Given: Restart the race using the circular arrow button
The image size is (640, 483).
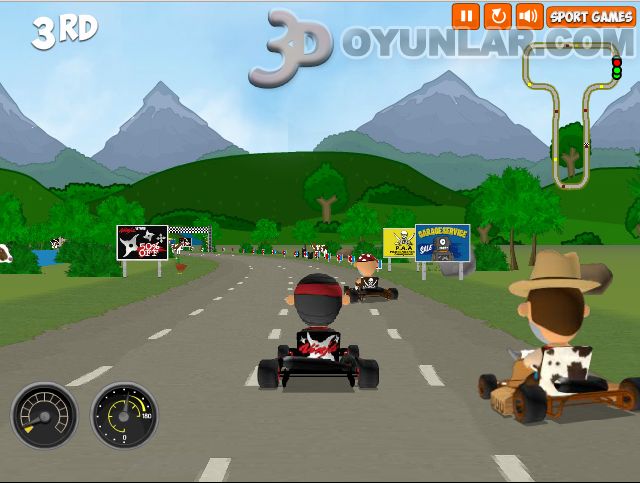Looking at the screenshot, I should point(497,16).
